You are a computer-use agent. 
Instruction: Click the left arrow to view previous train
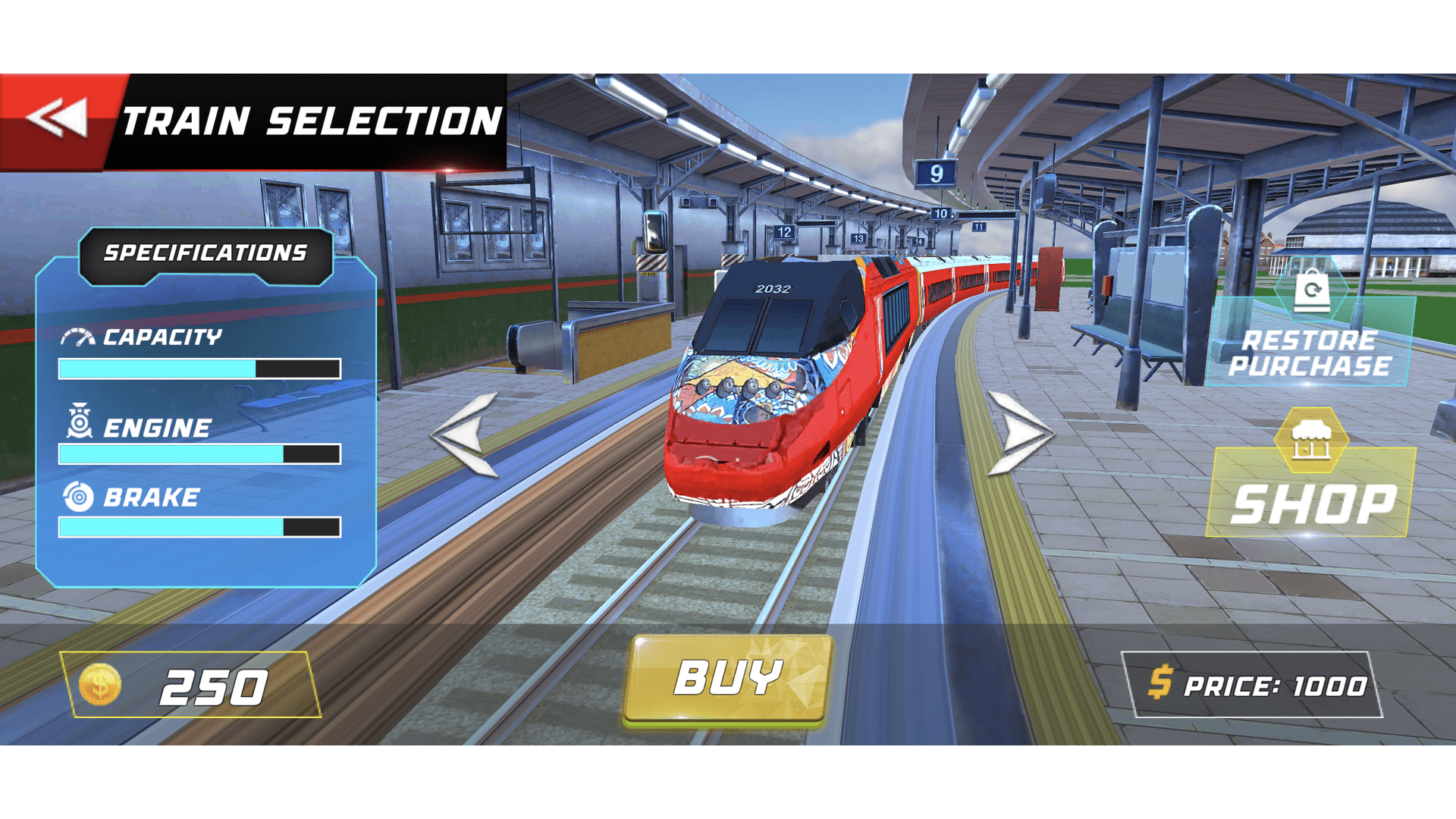coord(463,436)
